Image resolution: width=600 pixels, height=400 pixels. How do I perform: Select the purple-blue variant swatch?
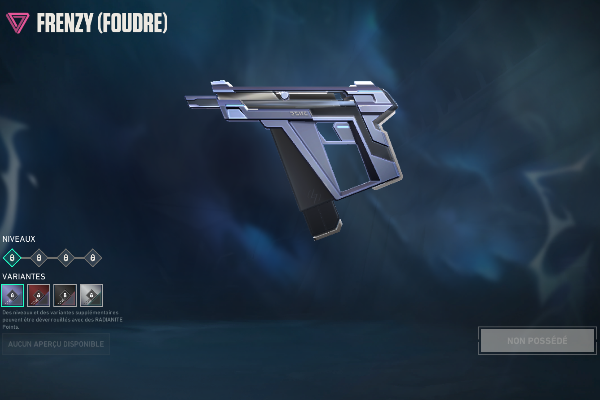click(x=12, y=295)
